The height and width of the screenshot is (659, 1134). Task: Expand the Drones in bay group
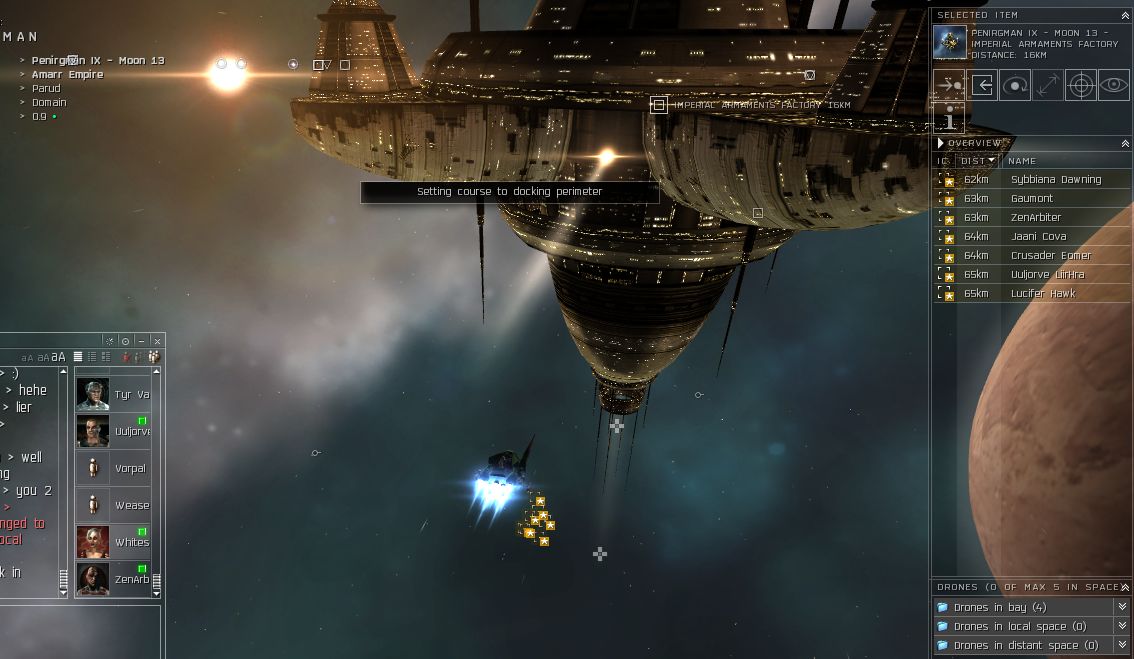click(1122, 607)
